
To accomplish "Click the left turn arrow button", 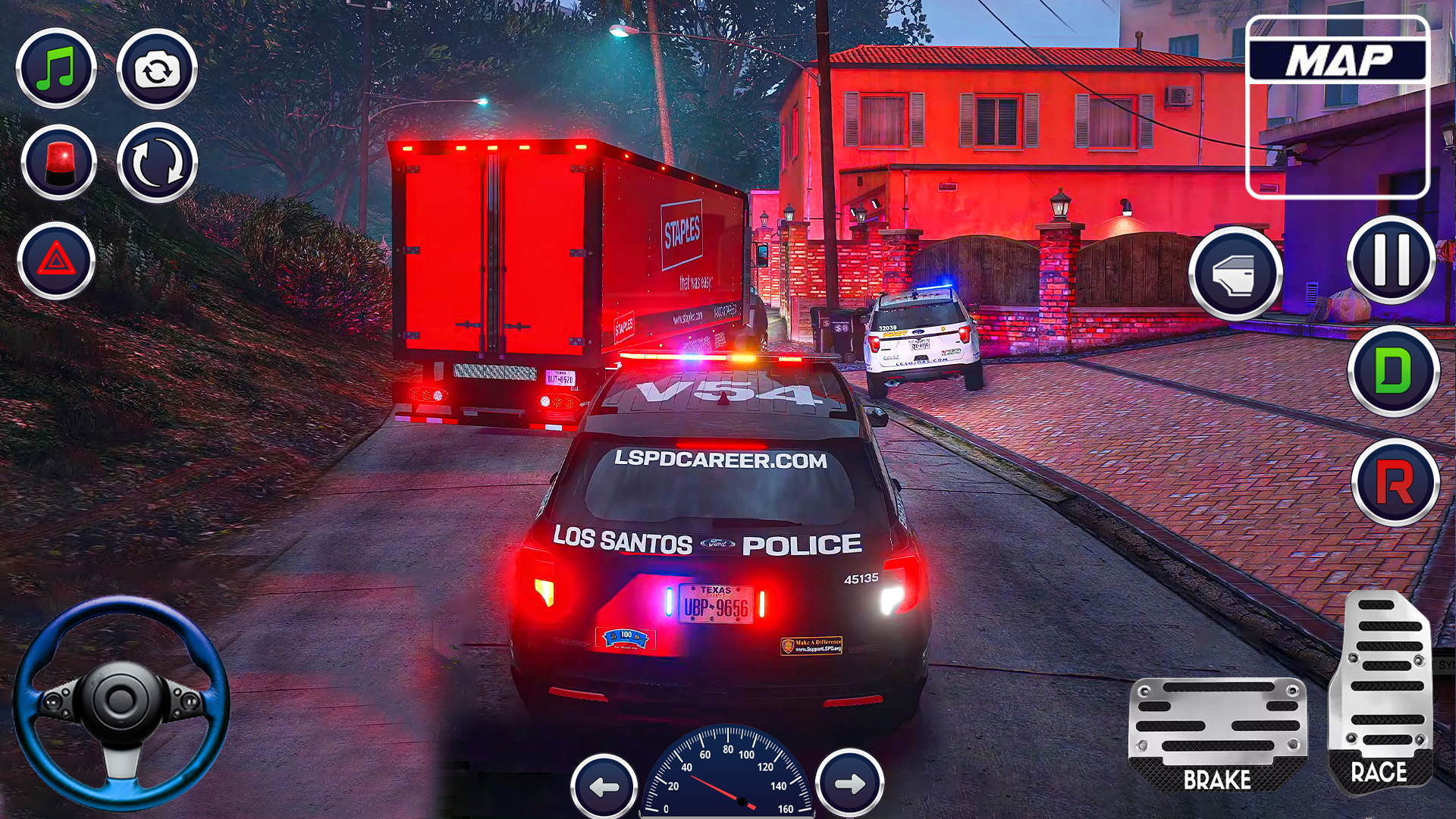I will tap(604, 786).
